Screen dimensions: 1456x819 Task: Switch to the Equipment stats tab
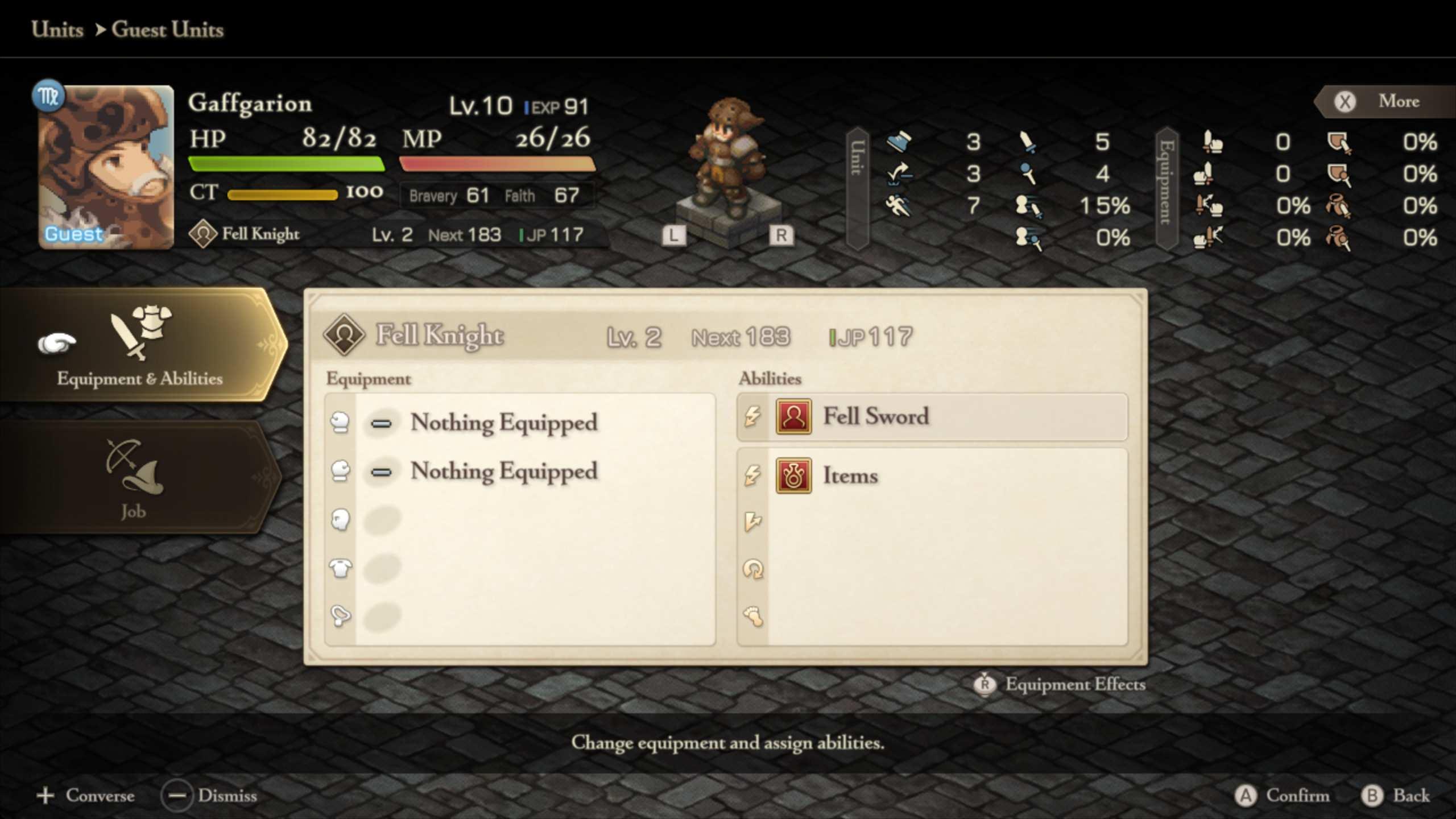pyautogui.click(x=1167, y=188)
